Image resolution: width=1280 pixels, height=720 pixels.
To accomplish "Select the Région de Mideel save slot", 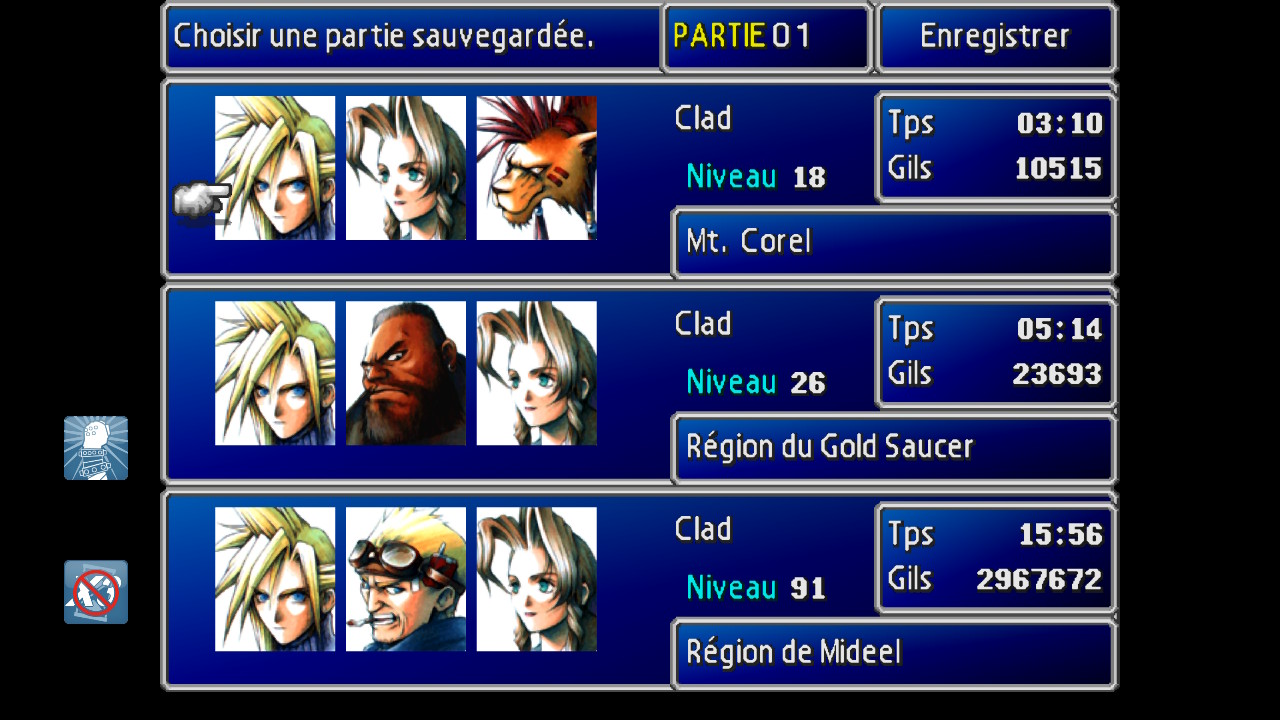I will [x=640, y=590].
